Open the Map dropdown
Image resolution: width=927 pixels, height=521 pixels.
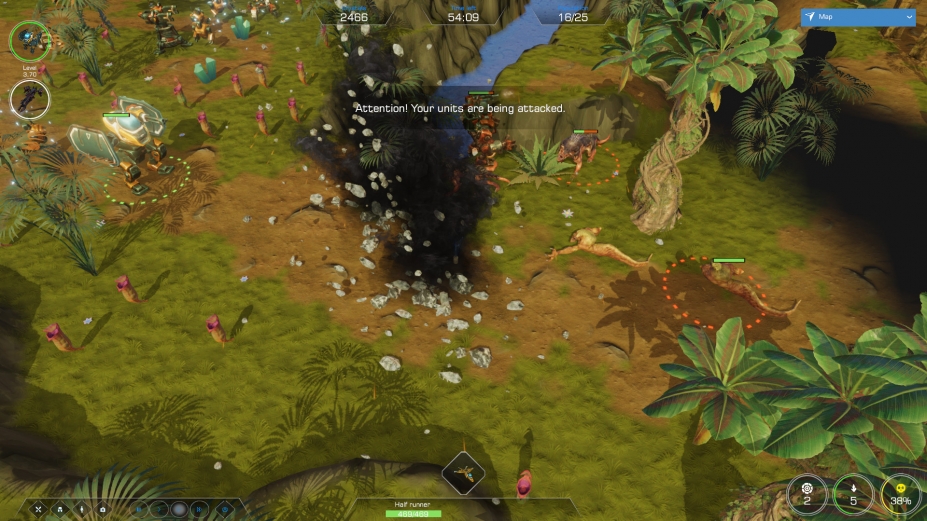pyautogui.click(x=857, y=18)
